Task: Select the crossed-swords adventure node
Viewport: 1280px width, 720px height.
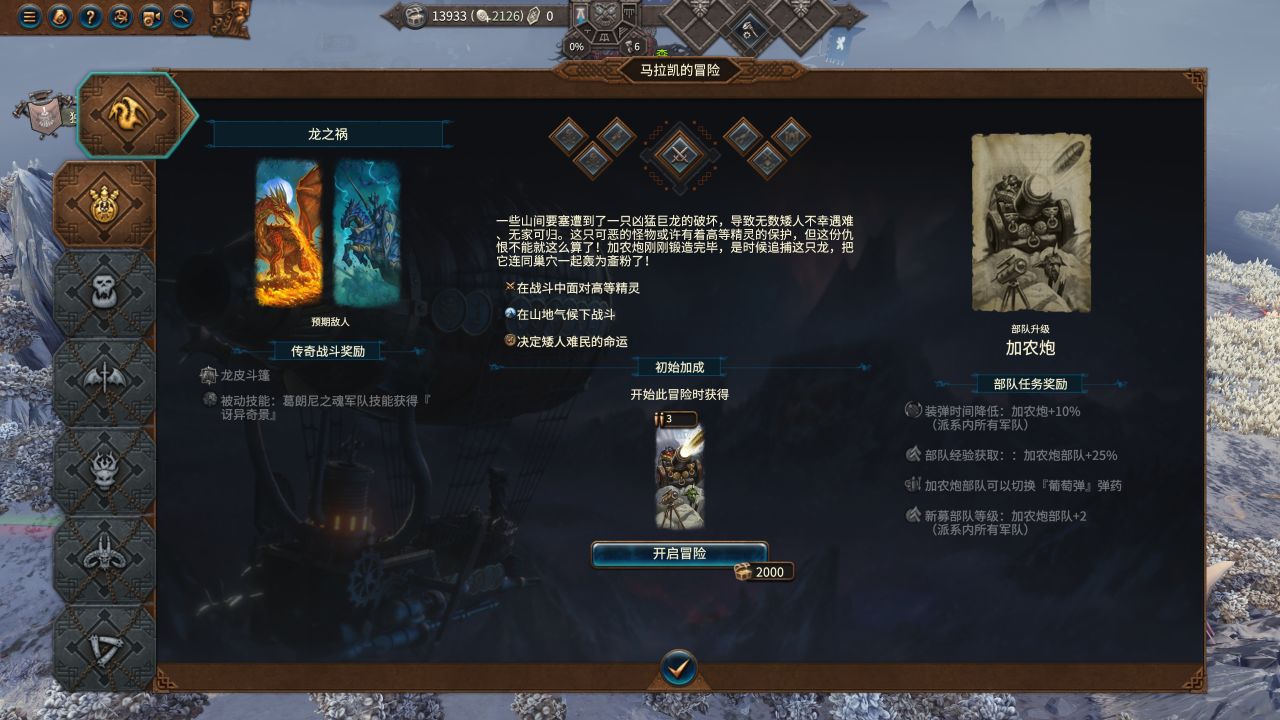Action: coord(678,154)
